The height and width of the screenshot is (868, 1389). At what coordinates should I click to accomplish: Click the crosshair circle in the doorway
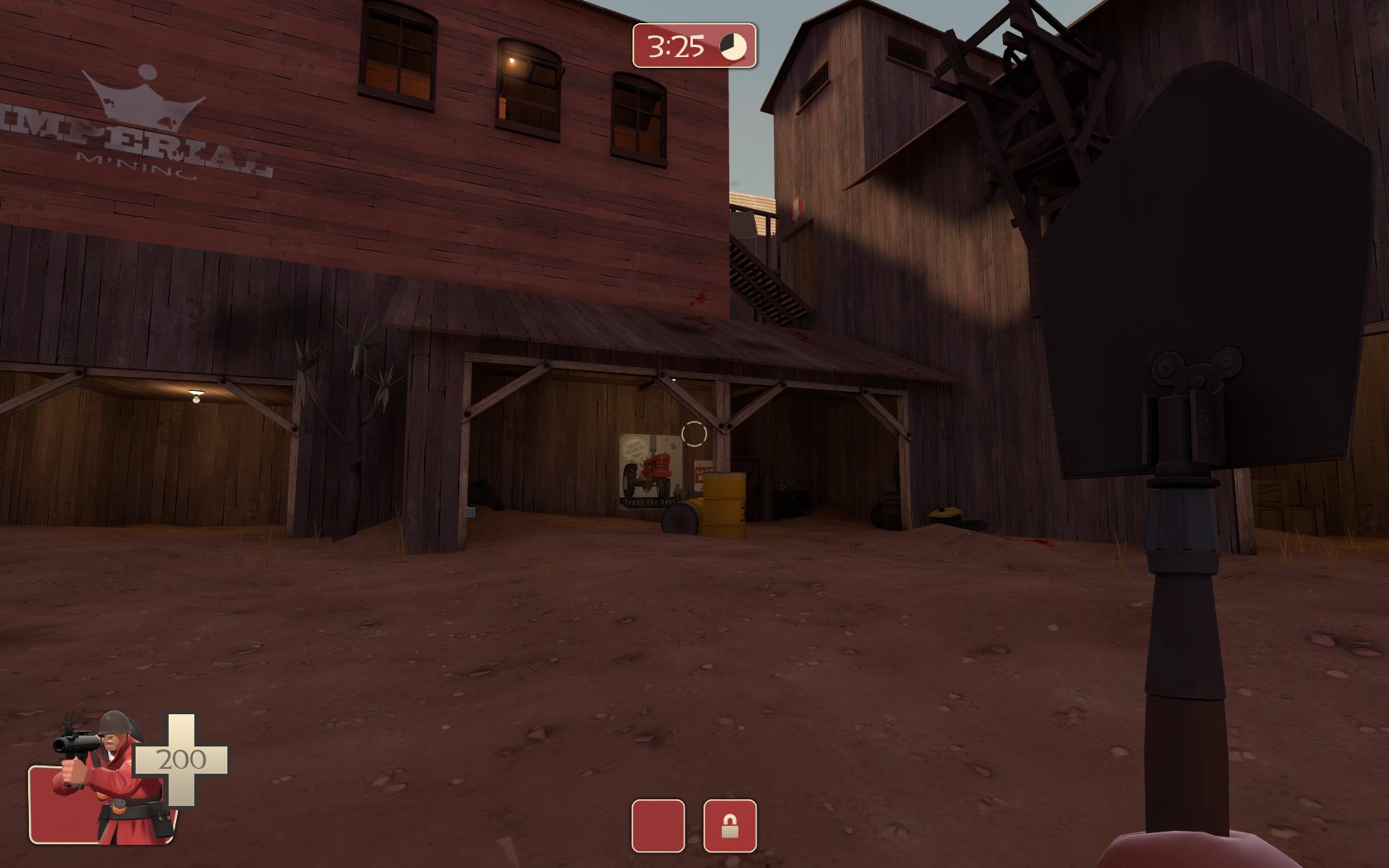[694, 434]
